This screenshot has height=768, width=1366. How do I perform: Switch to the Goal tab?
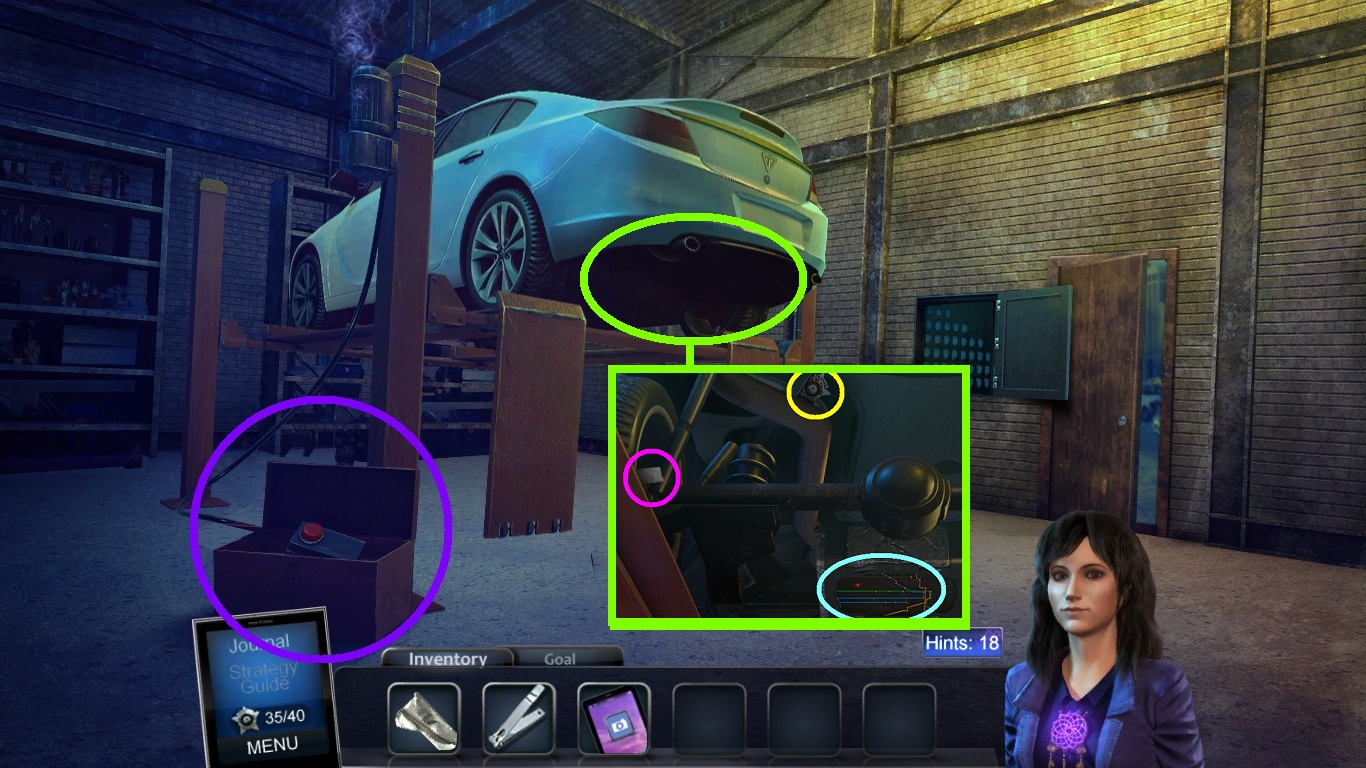559,659
